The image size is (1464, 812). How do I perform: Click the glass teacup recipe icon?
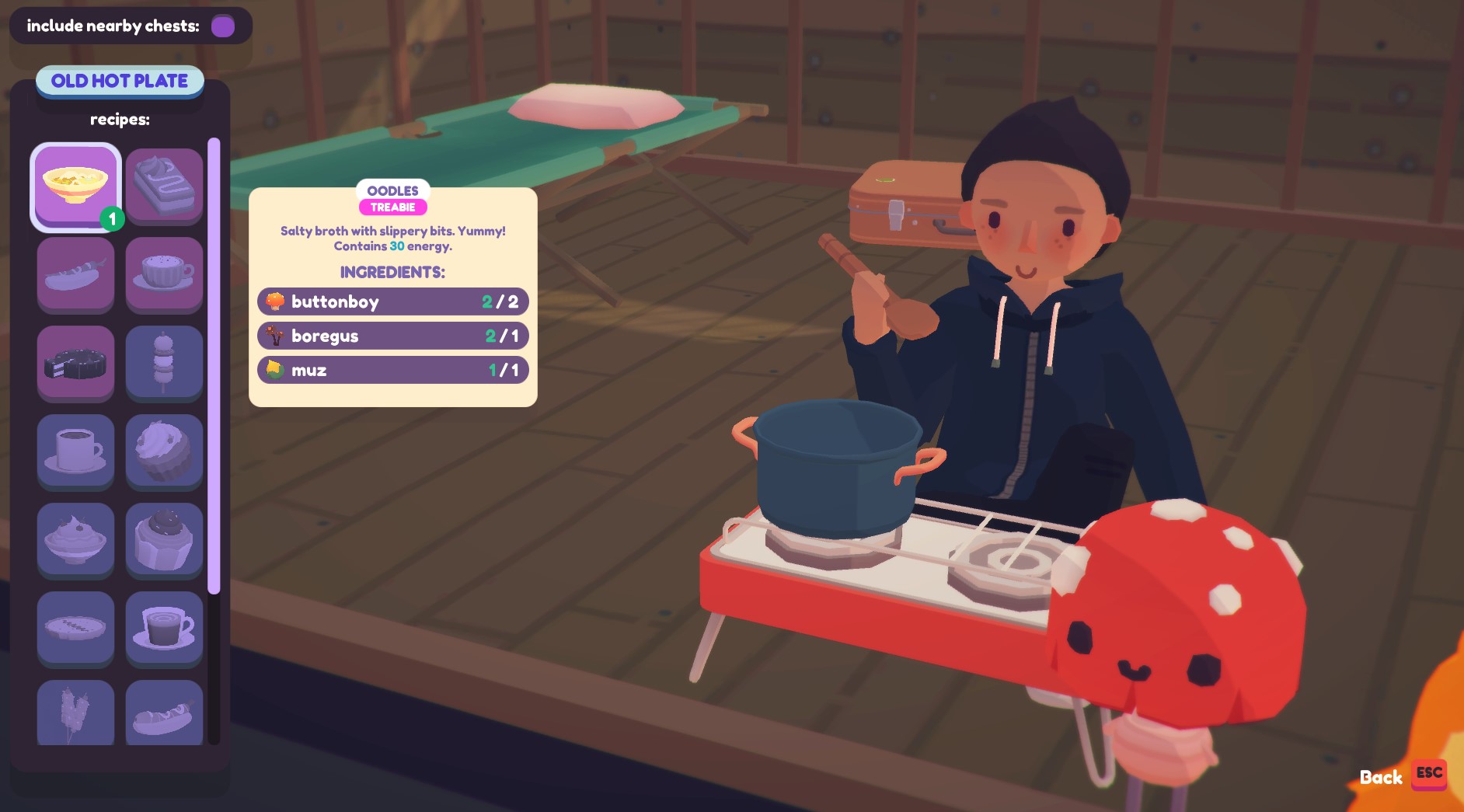click(164, 629)
